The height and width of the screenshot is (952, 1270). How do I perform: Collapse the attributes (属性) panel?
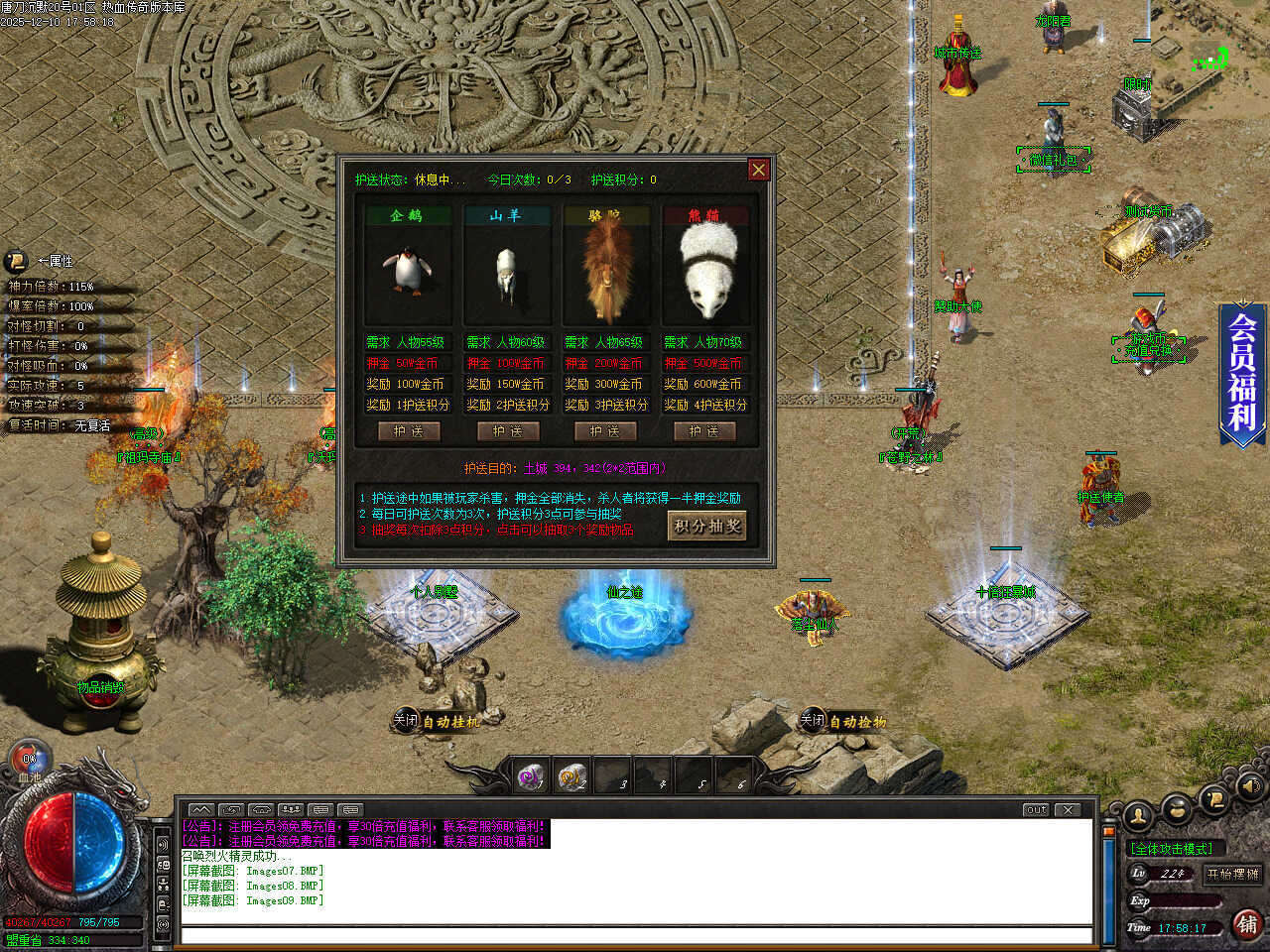17,261
